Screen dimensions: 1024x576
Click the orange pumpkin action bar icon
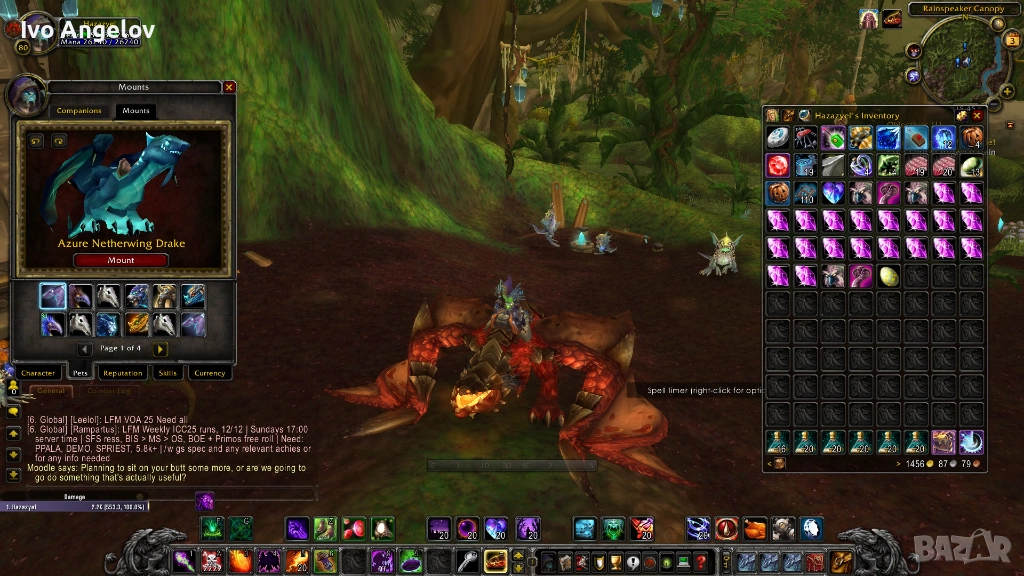click(755, 528)
